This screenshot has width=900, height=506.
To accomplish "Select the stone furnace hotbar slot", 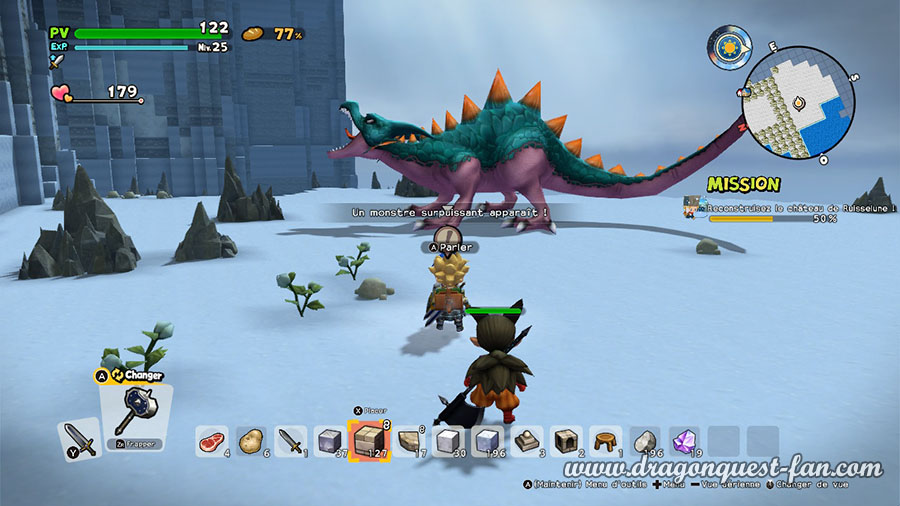I will [566, 440].
